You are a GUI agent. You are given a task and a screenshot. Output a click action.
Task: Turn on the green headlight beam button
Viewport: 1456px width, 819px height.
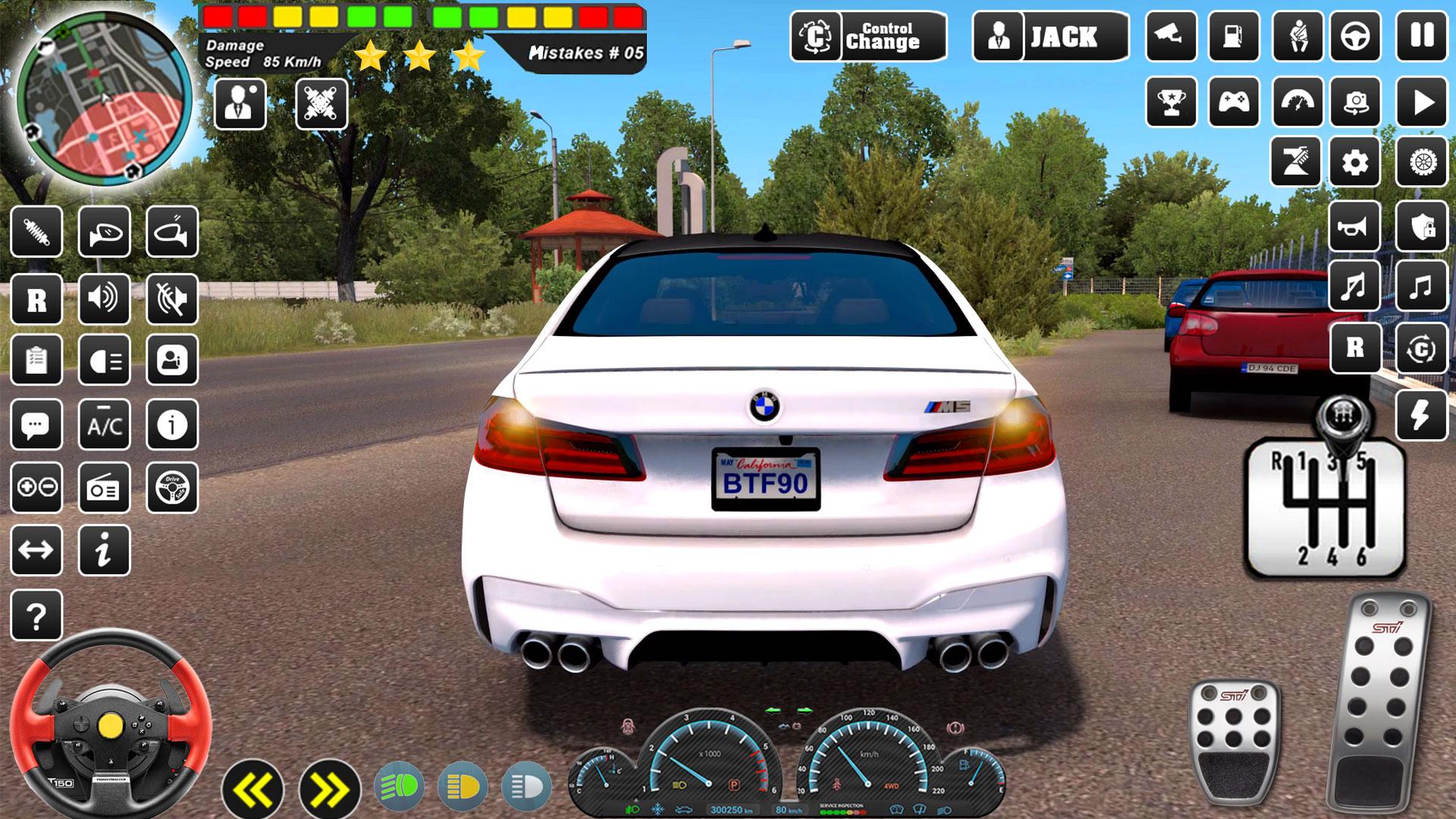400,787
